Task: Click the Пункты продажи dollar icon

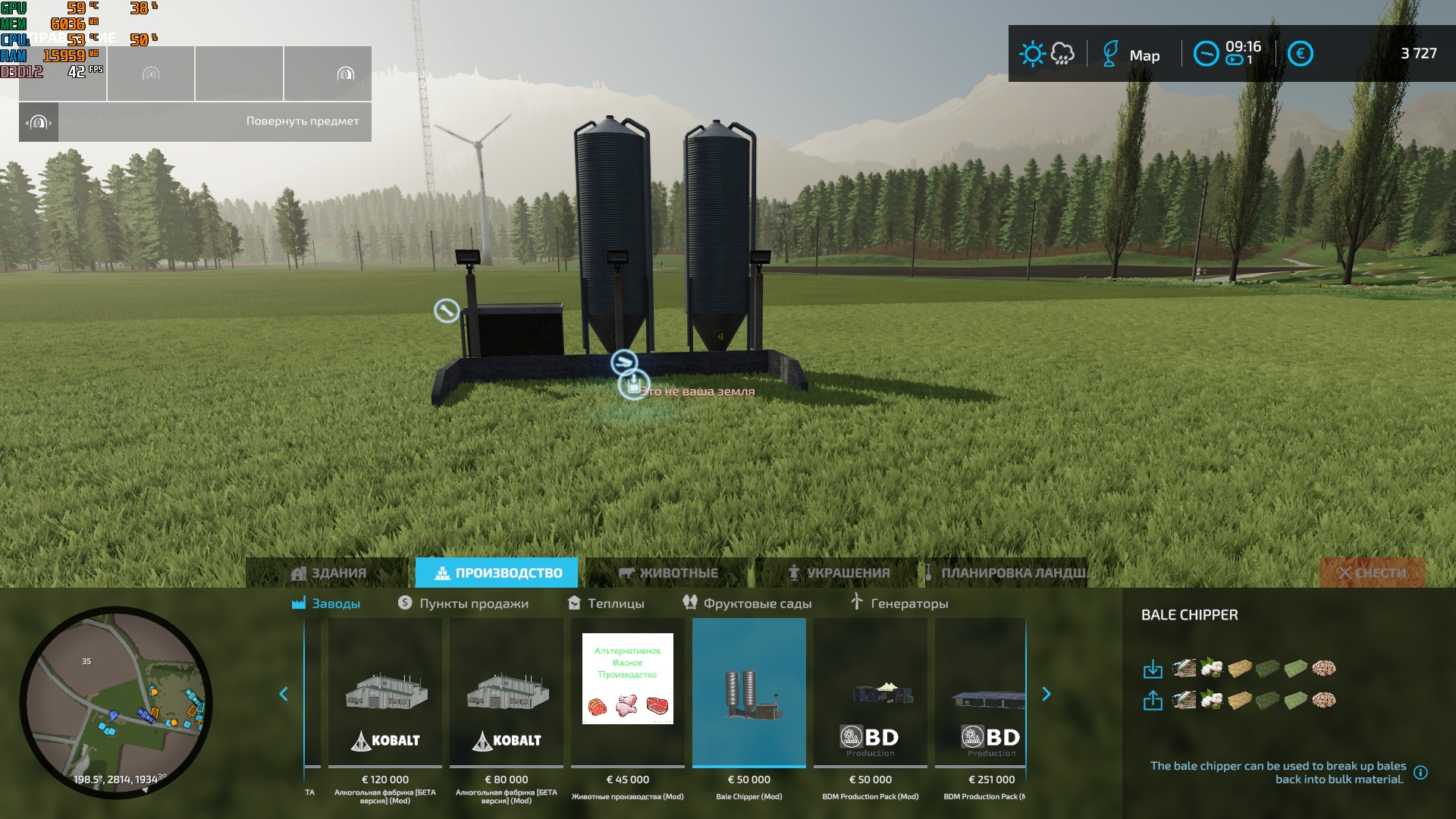Action: pyautogui.click(x=404, y=603)
